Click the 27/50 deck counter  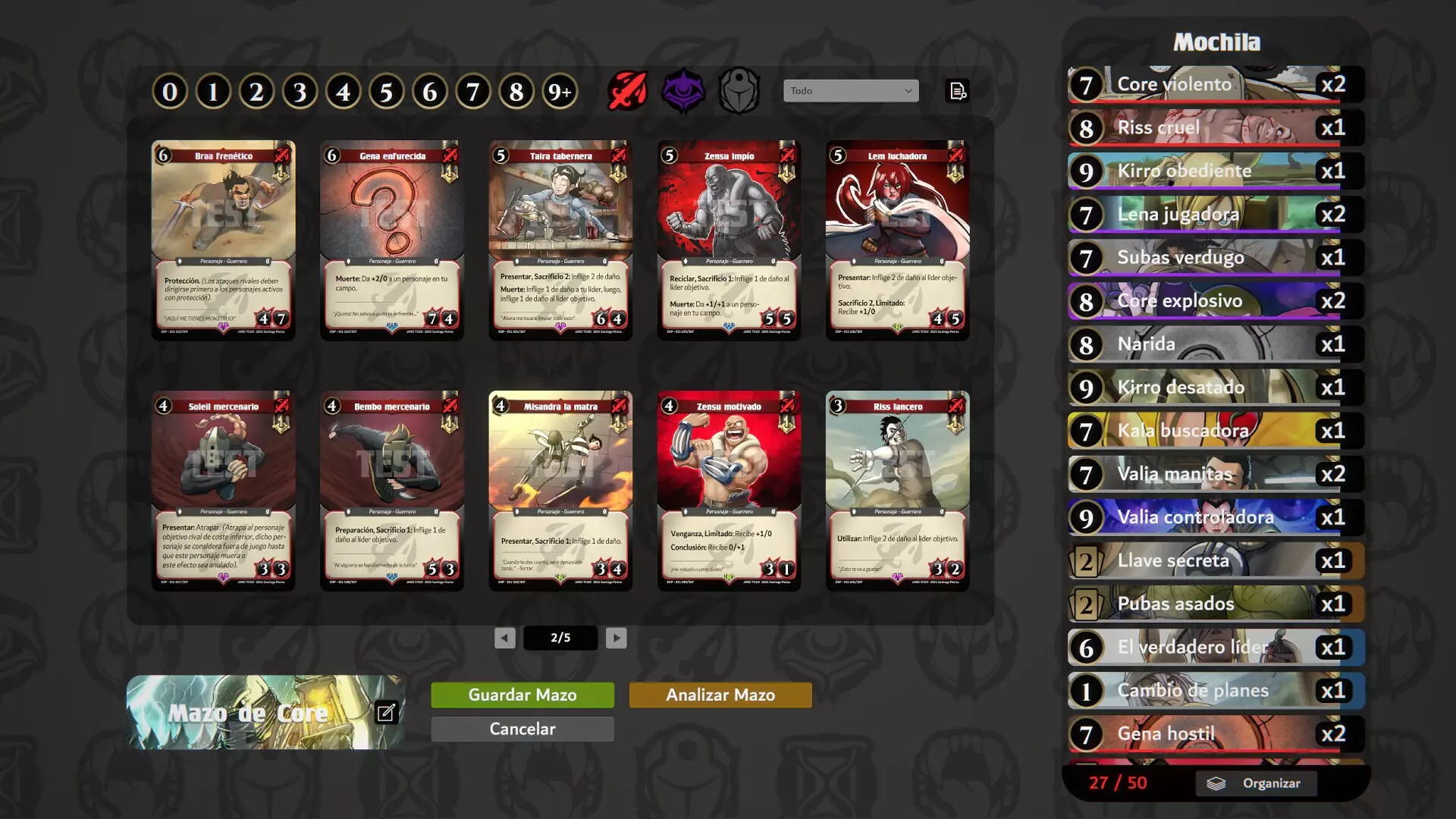pyautogui.click(x=1117, y=783)
